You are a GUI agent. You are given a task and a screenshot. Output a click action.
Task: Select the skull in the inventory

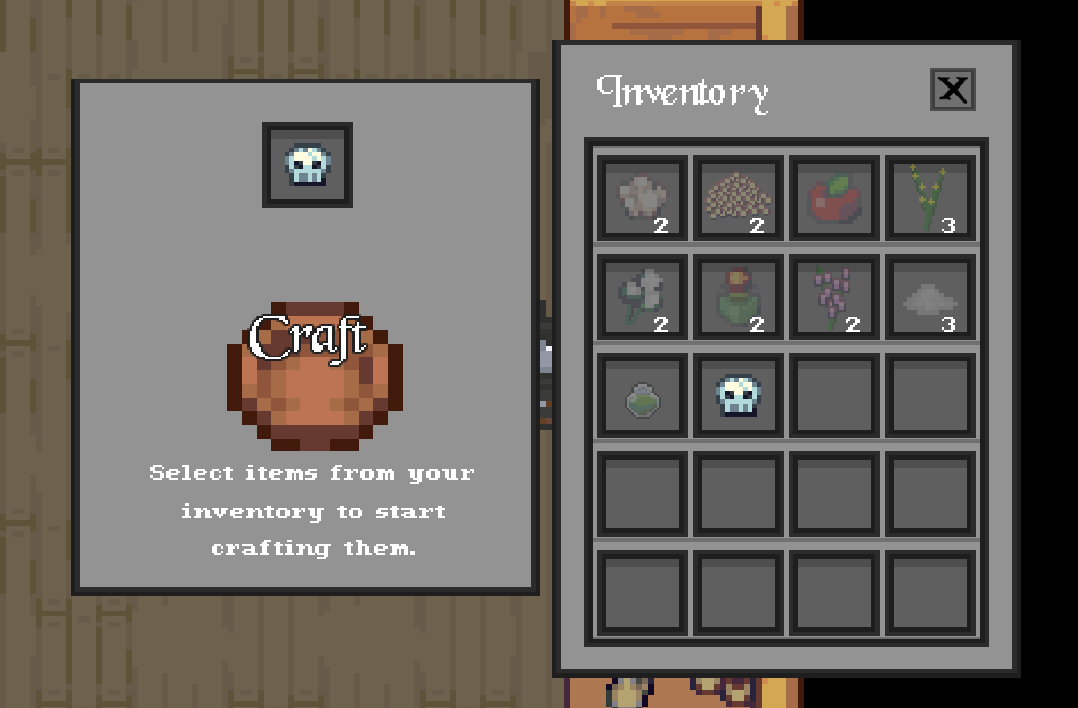pos(738,396)
